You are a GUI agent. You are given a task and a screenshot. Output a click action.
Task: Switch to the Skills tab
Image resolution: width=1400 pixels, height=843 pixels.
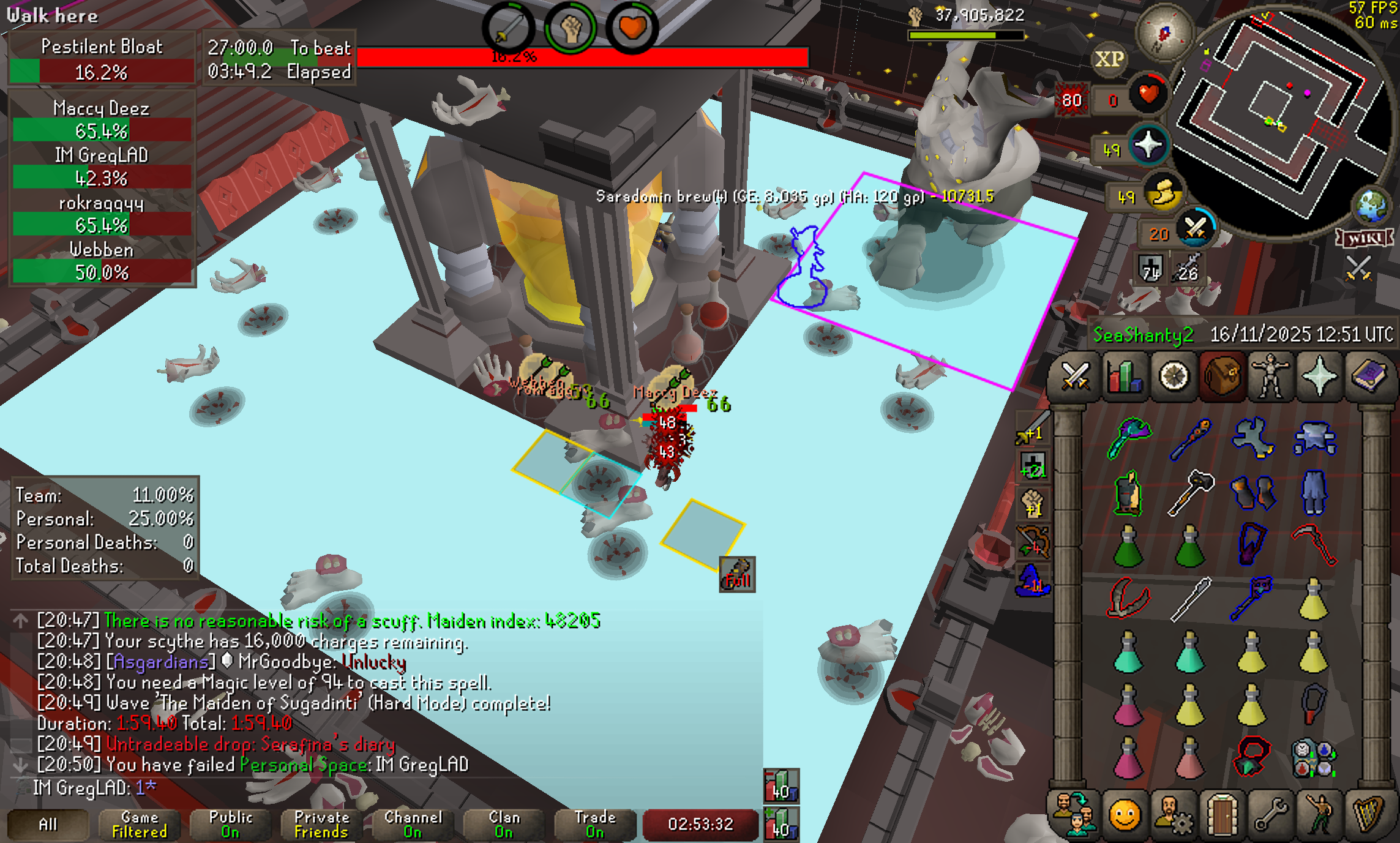tap(1124, 376)
